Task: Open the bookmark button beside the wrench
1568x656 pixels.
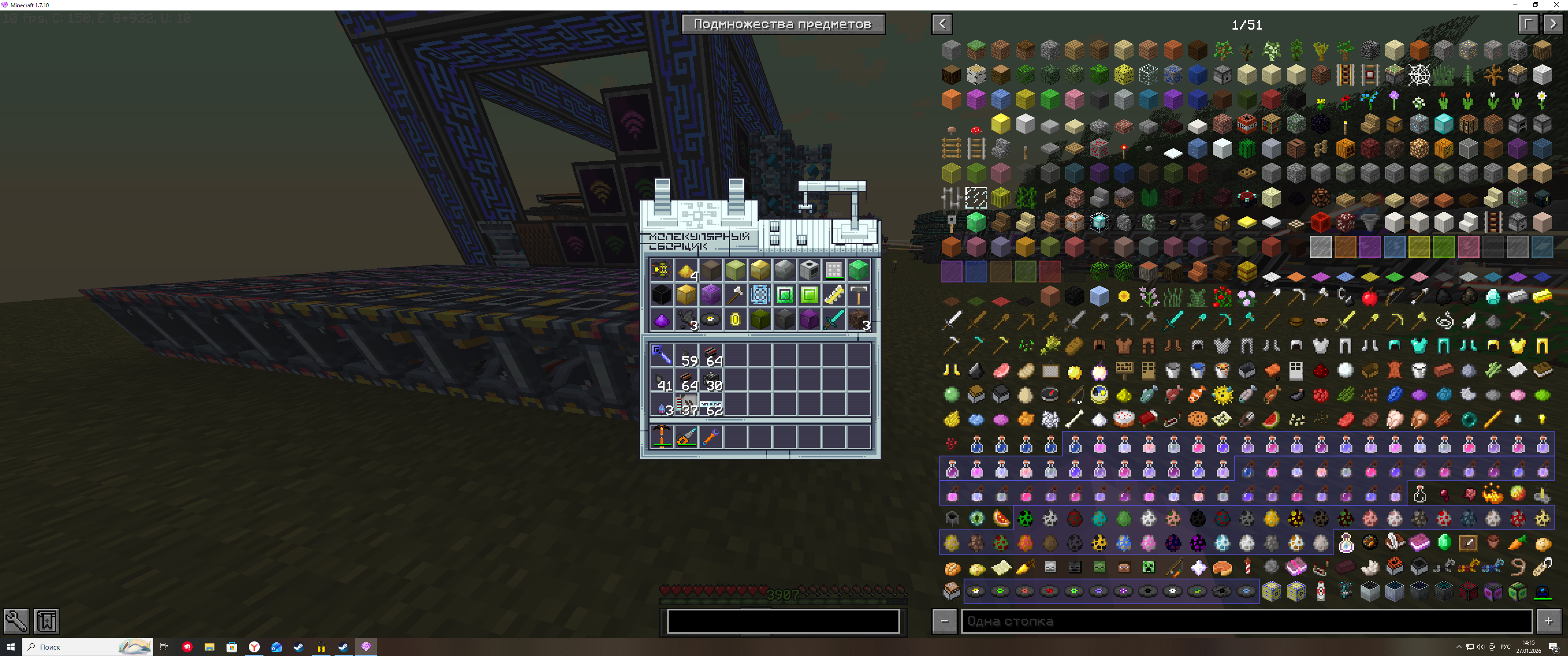Action: pos(46,621)
